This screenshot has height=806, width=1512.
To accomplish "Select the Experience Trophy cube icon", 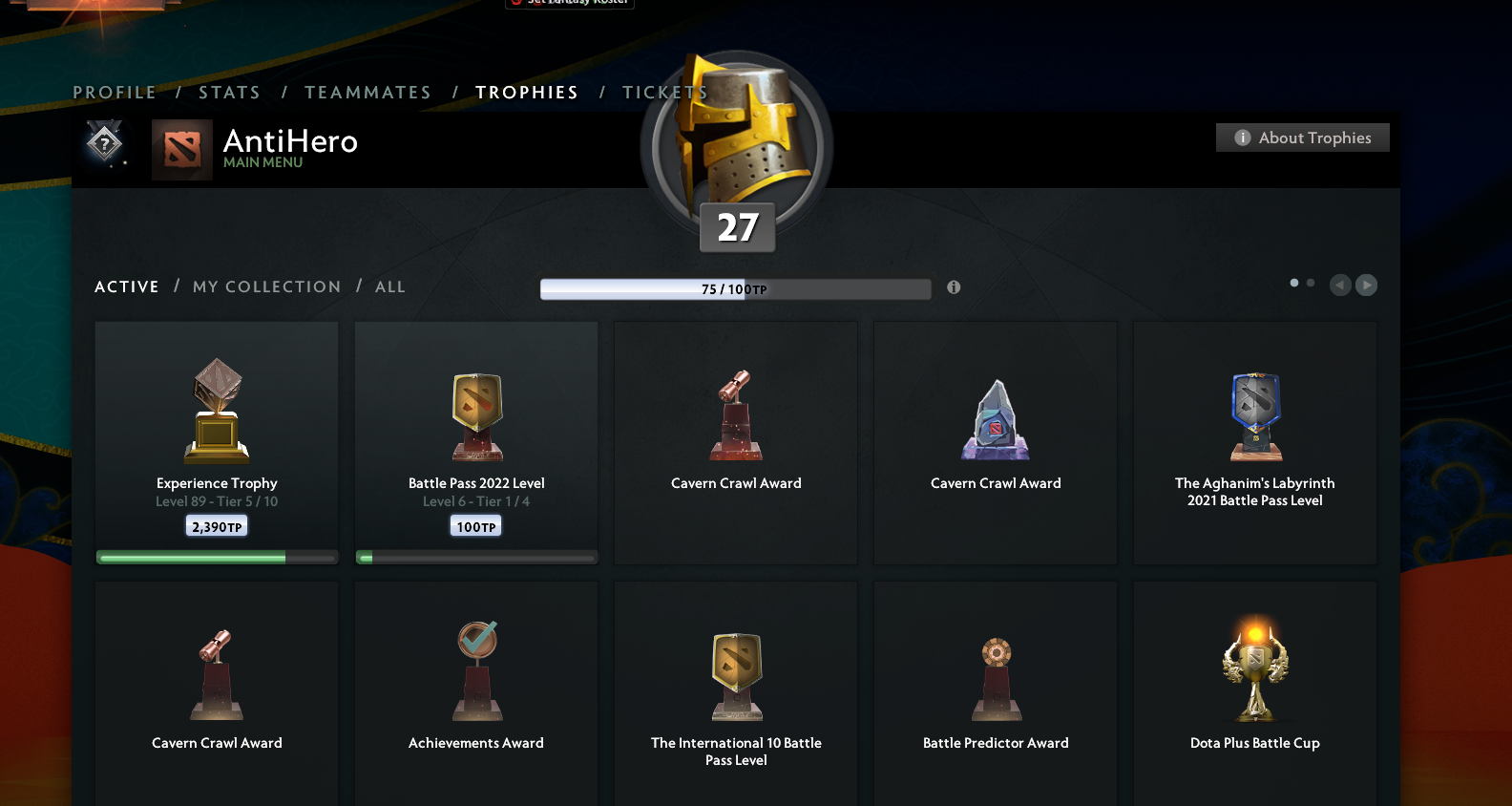I will [216, 409].
